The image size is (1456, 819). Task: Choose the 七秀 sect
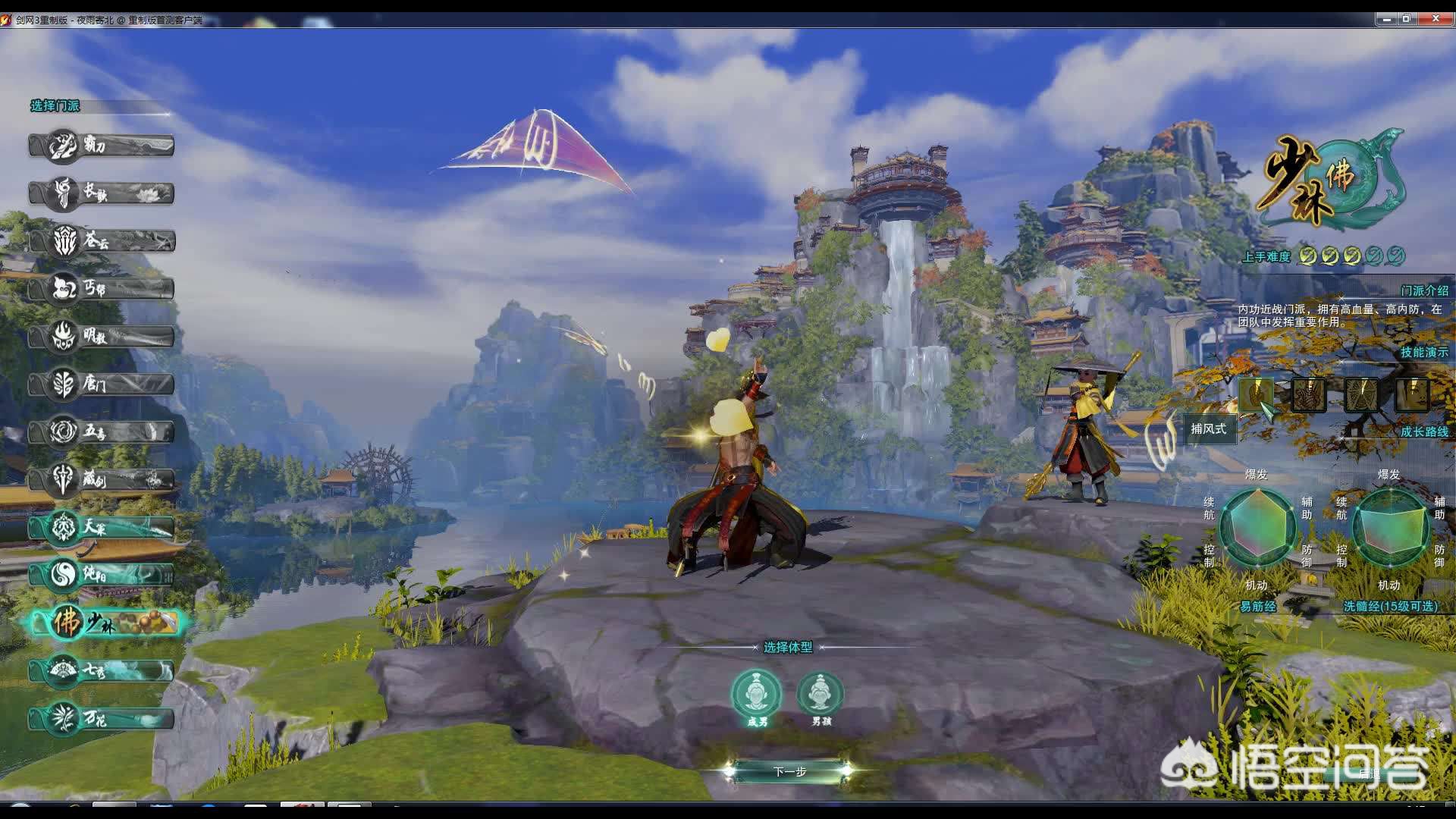click(x=101, y=671)
